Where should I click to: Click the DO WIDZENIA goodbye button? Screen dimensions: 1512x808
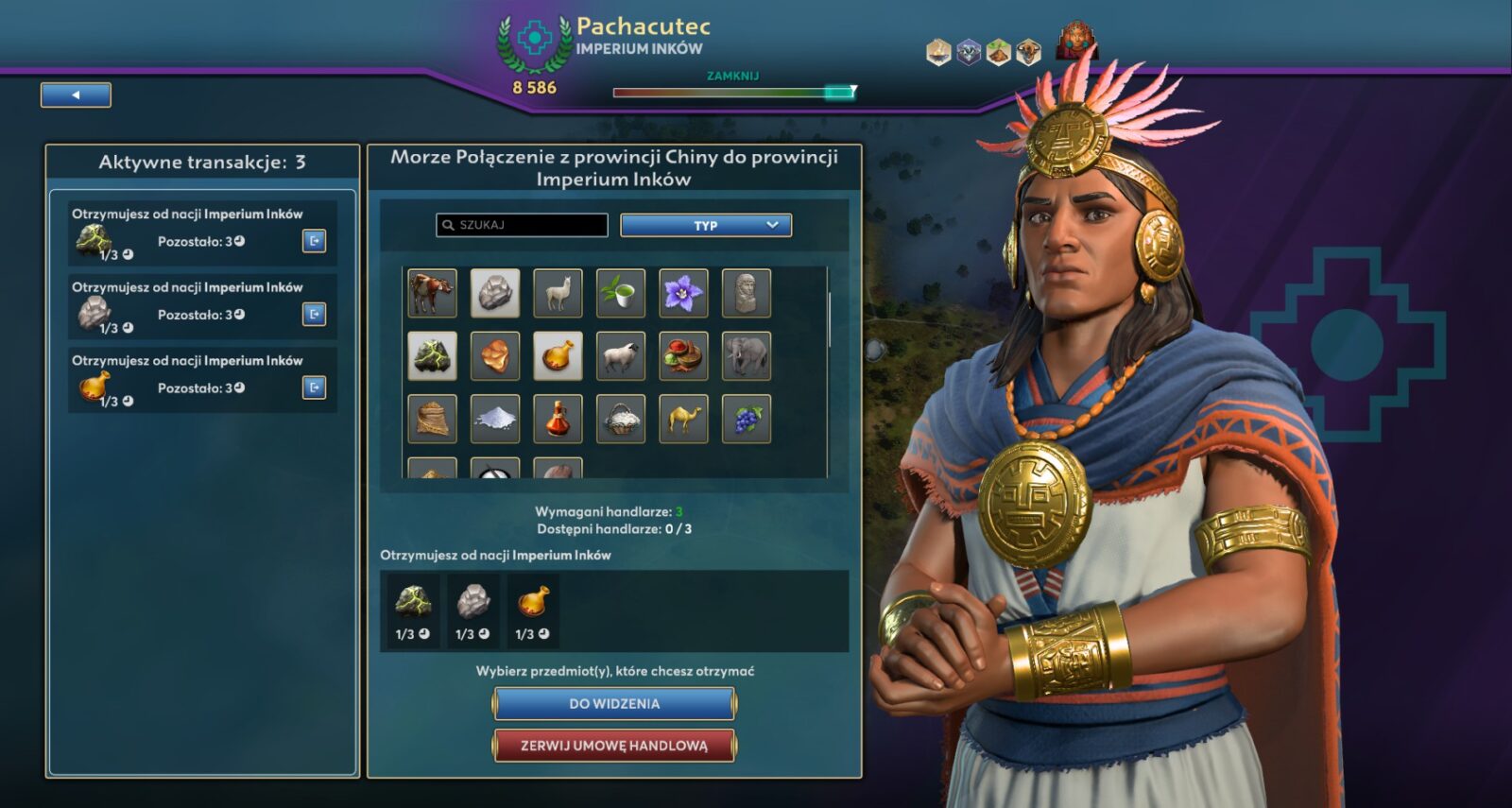tap(613, 704)
